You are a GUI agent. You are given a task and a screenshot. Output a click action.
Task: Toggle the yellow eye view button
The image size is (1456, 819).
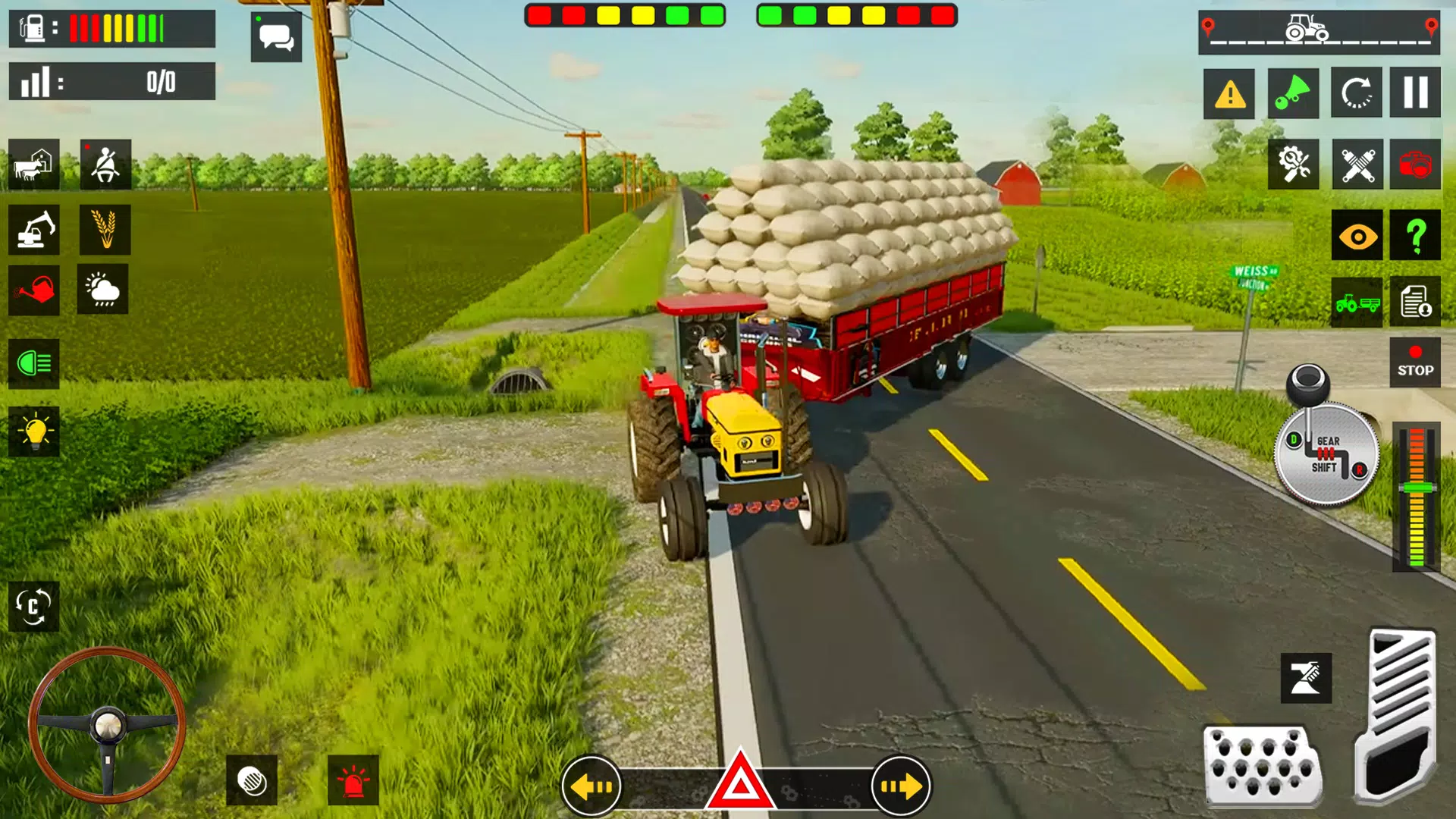coord(1357,236)
